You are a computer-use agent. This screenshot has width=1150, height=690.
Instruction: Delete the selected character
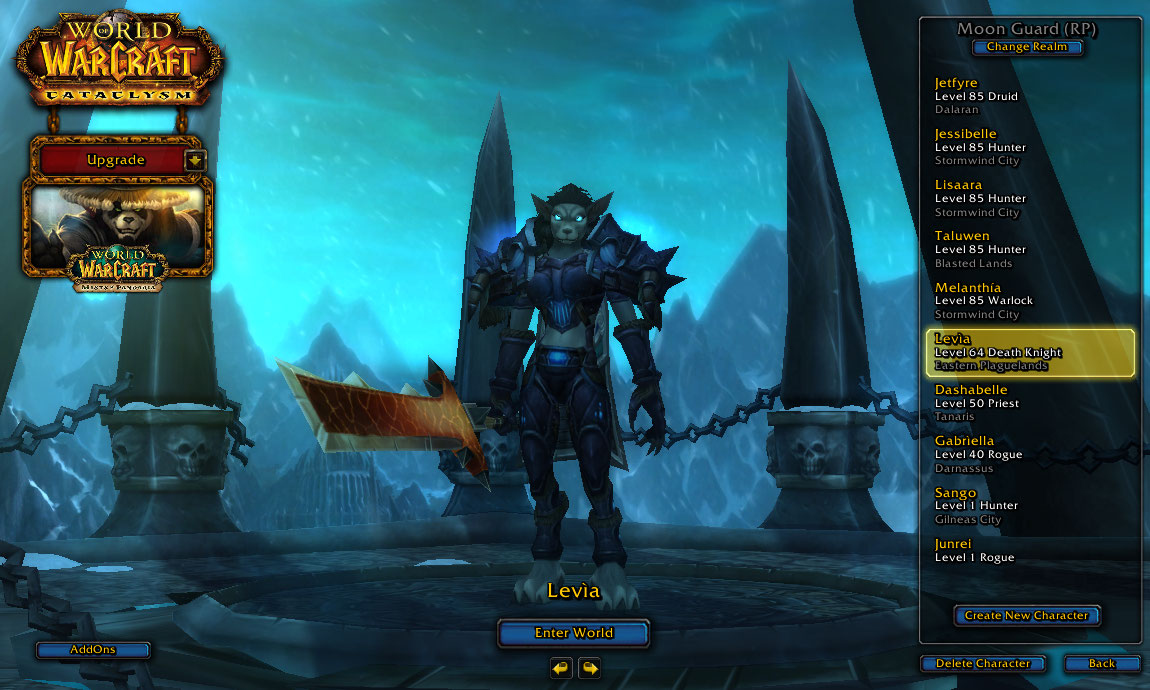click(982, 664)
